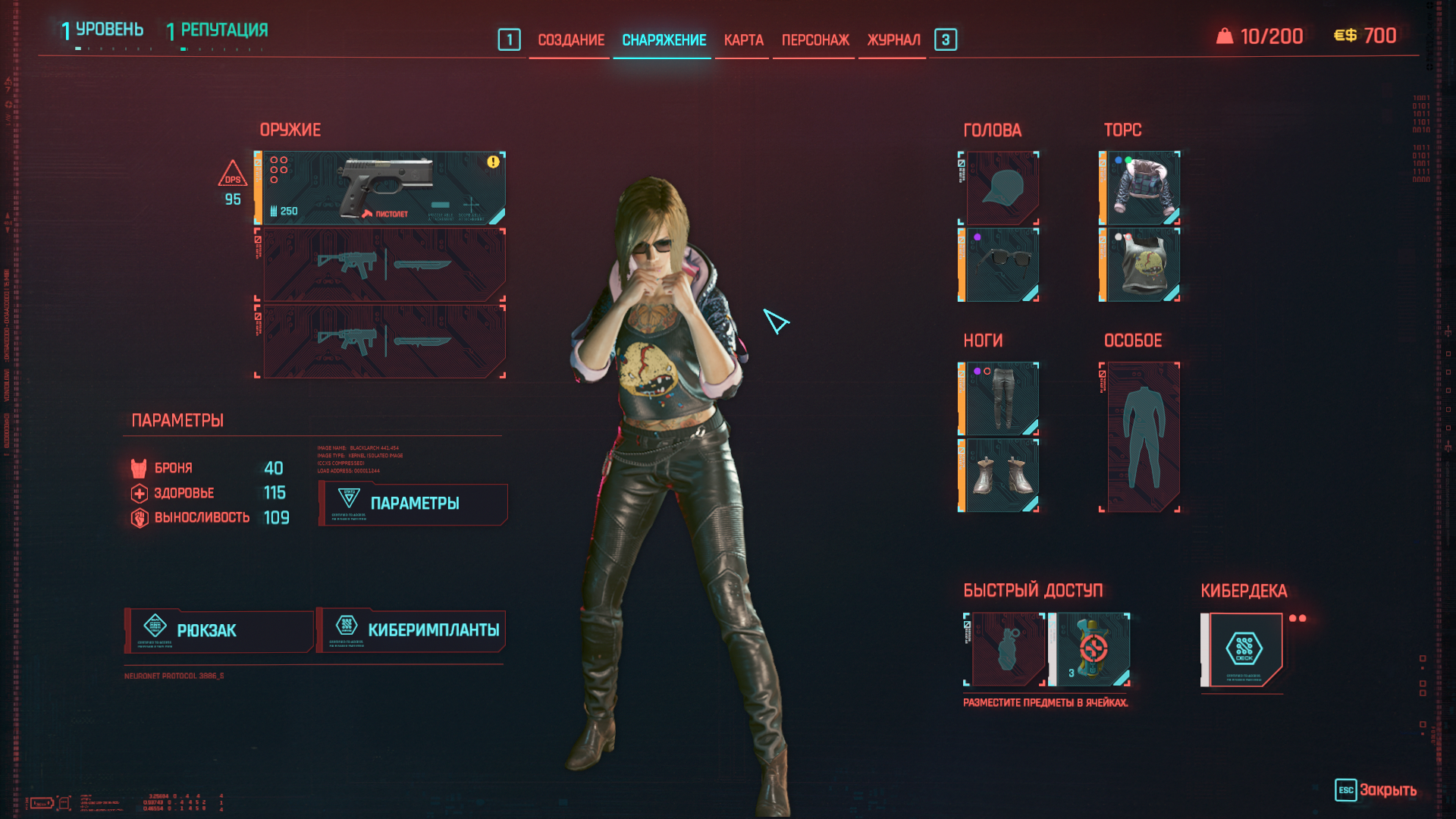
Task: Open the Киберимпланты menu
Action: coord(412,631)
